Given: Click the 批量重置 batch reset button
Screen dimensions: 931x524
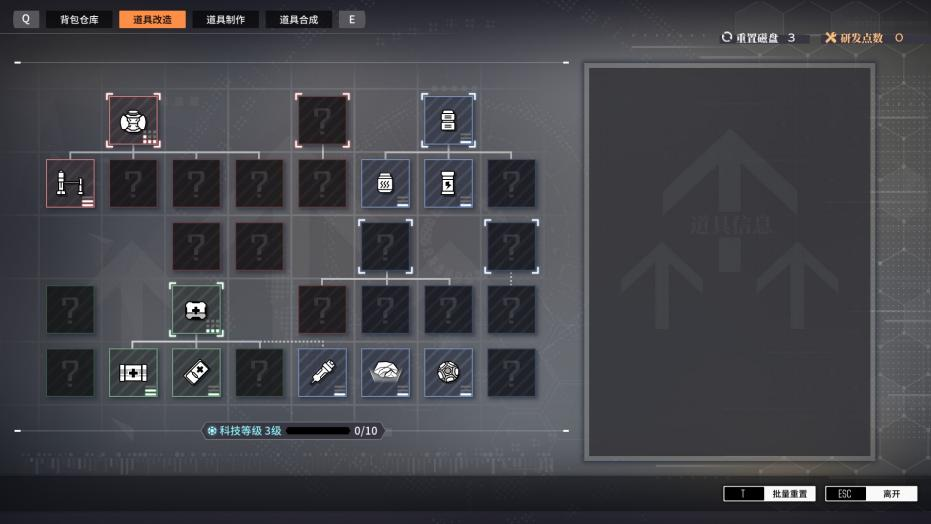Looking at the screenshot, I should pos(770,494).
